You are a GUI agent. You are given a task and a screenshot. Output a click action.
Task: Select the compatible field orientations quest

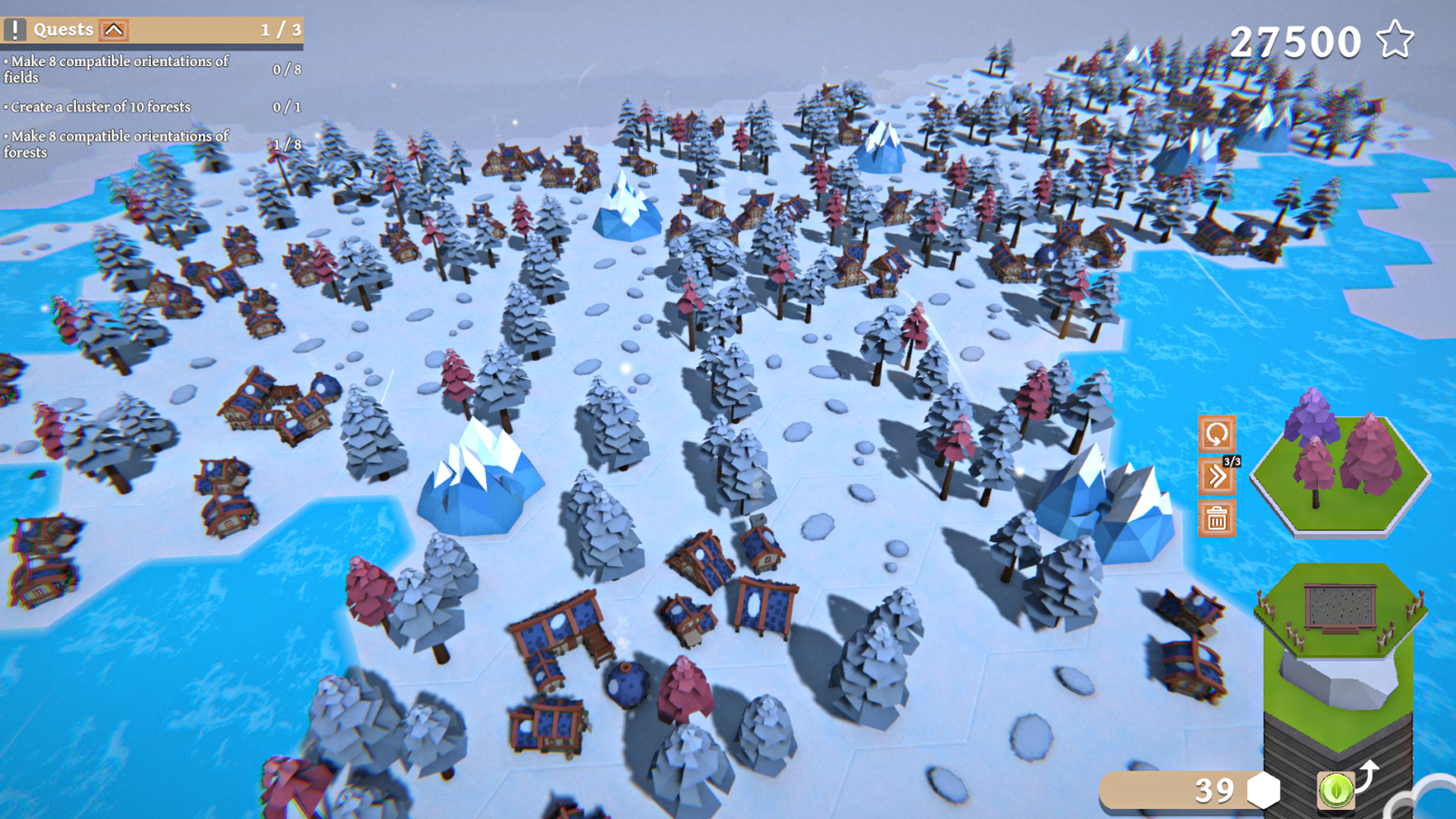pos(118,69)
